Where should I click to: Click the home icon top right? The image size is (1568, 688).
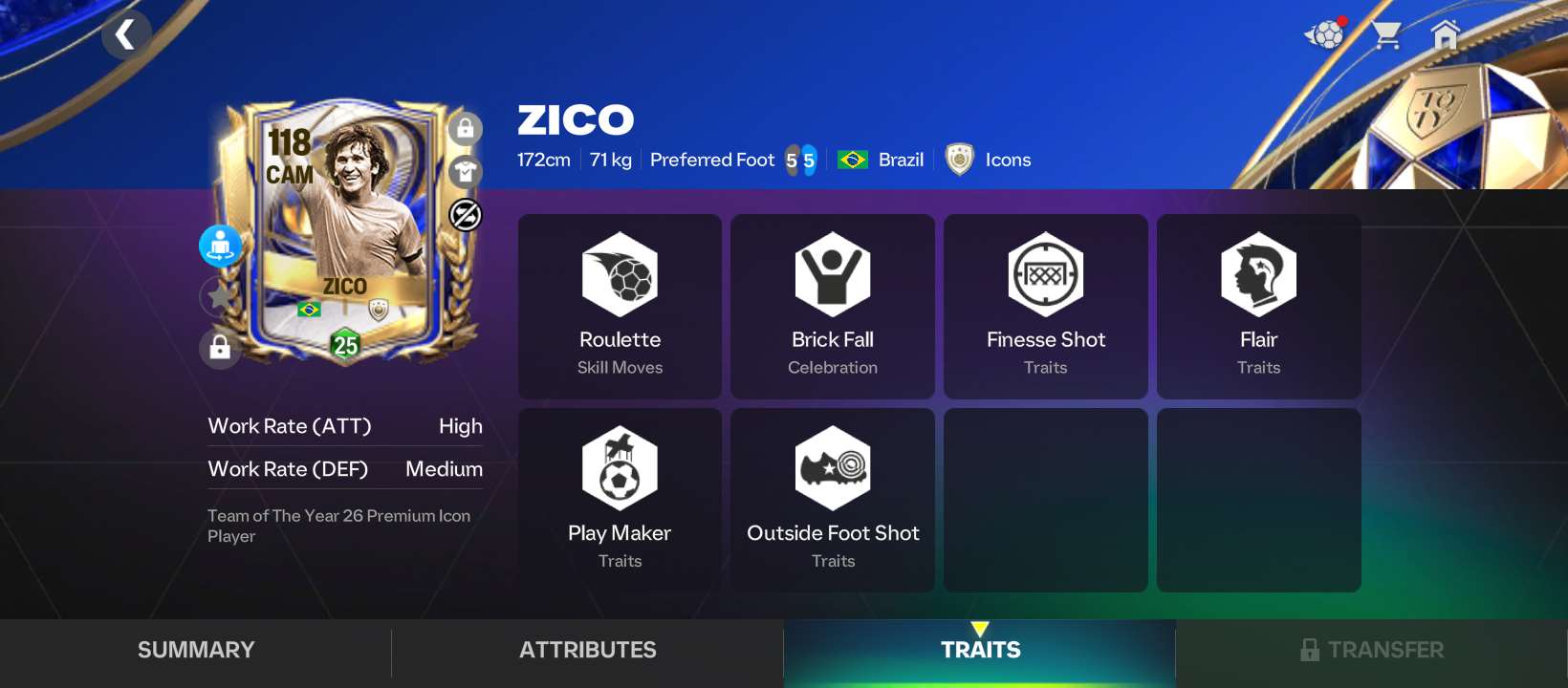click(1446, 34)
